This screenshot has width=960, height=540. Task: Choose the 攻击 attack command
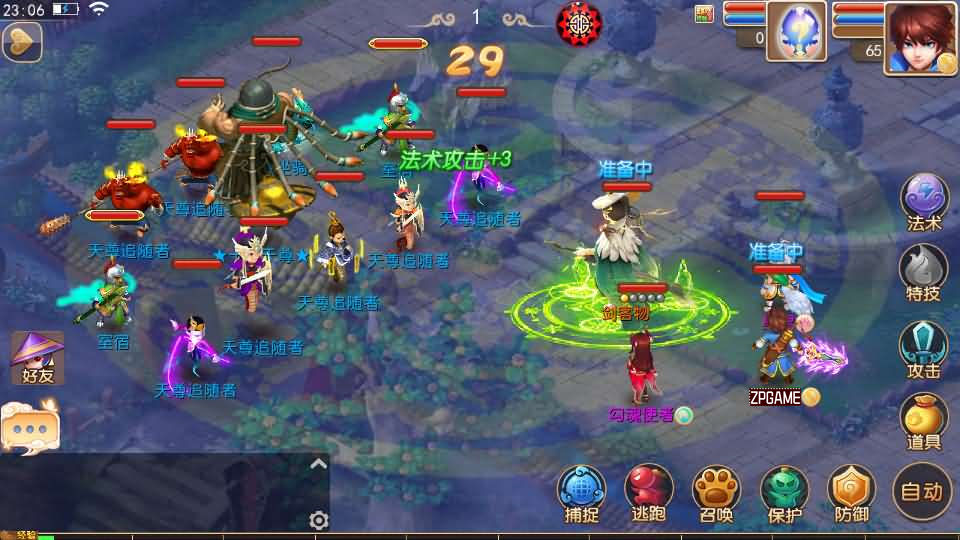924,347
